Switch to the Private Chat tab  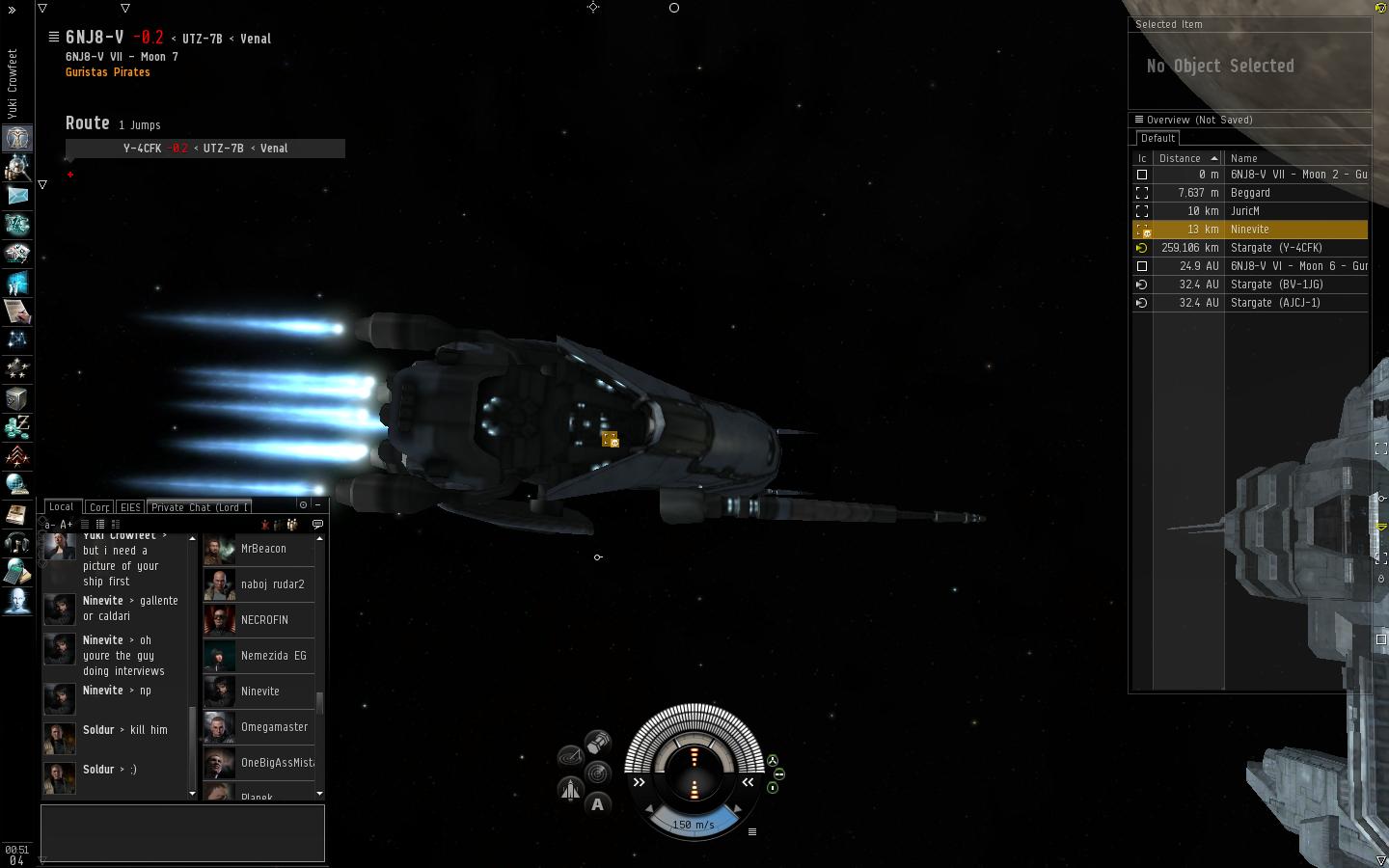pos(200,507)
